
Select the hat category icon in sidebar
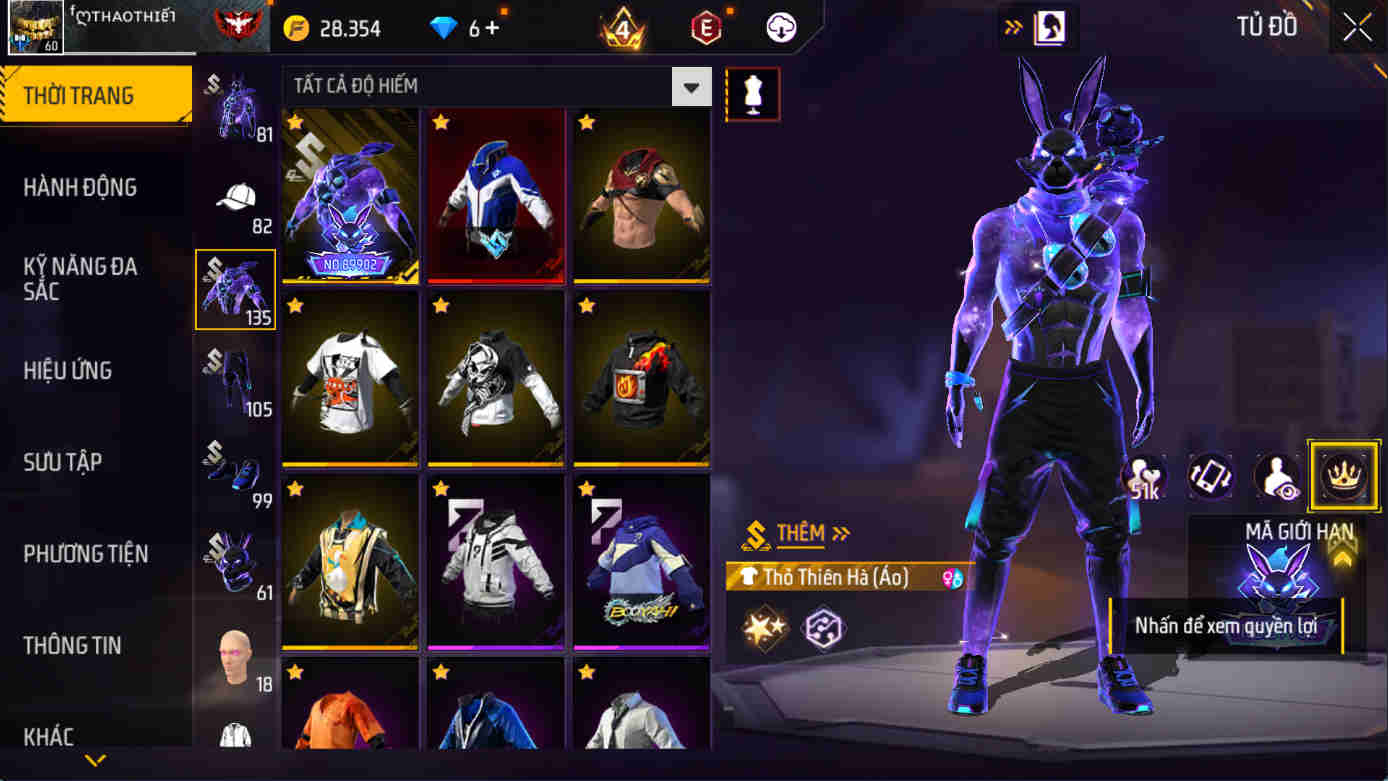(x=234, y=196)
